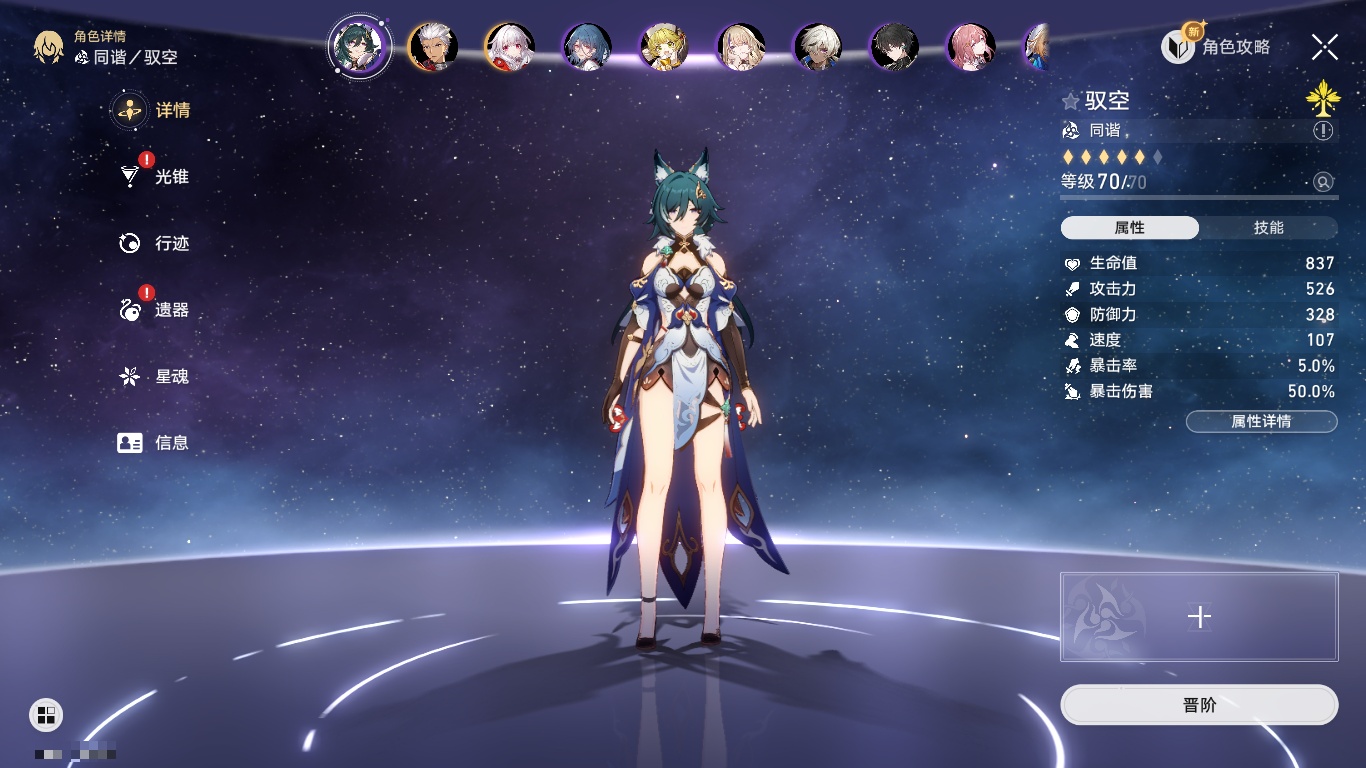The width and height of the screenshot is (1366, 768).
Task: Switch to the 技能 skills tab
Action: coord(1268,228)
